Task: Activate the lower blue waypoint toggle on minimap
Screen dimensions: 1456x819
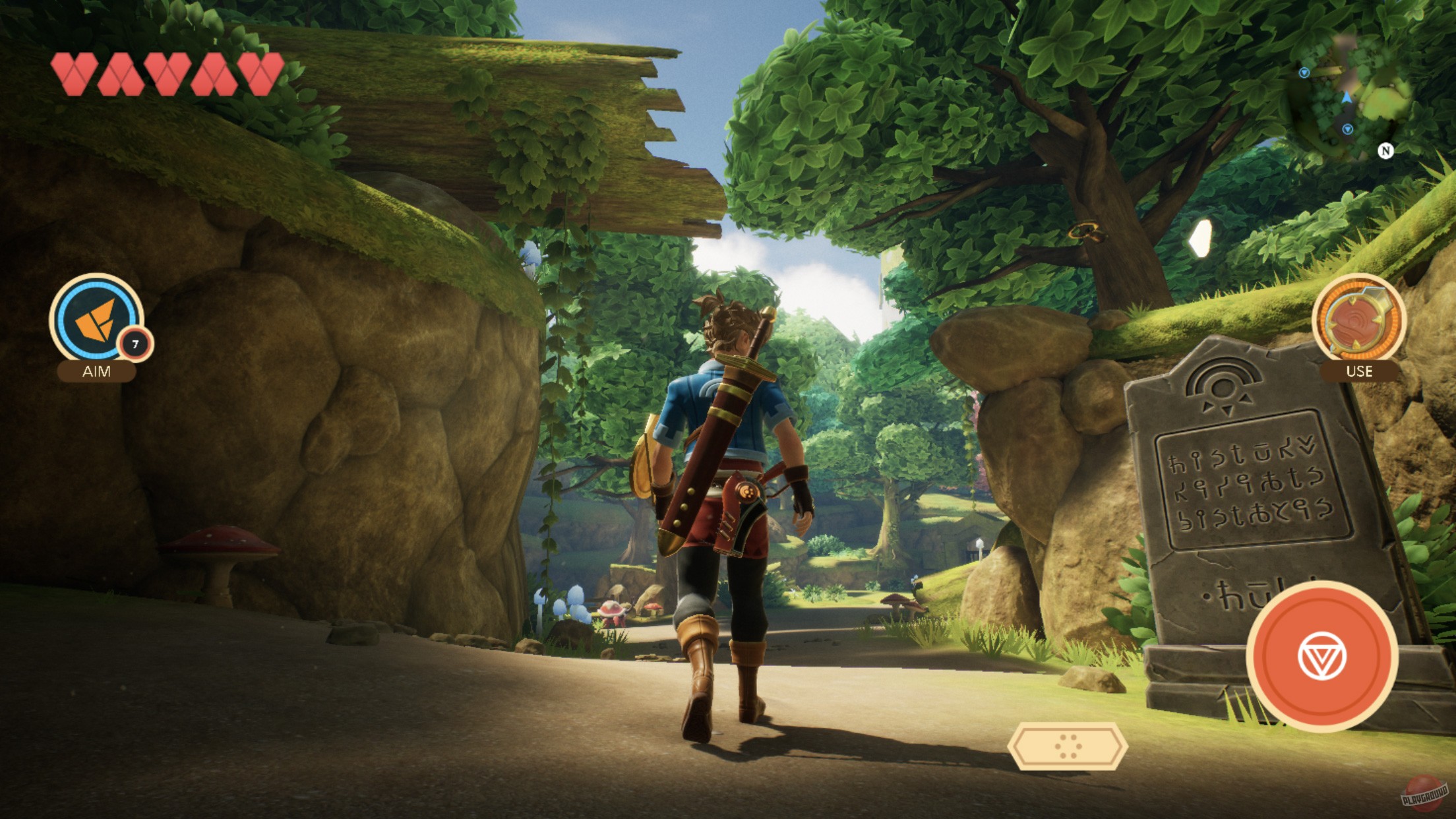Action: point(1347,130)
